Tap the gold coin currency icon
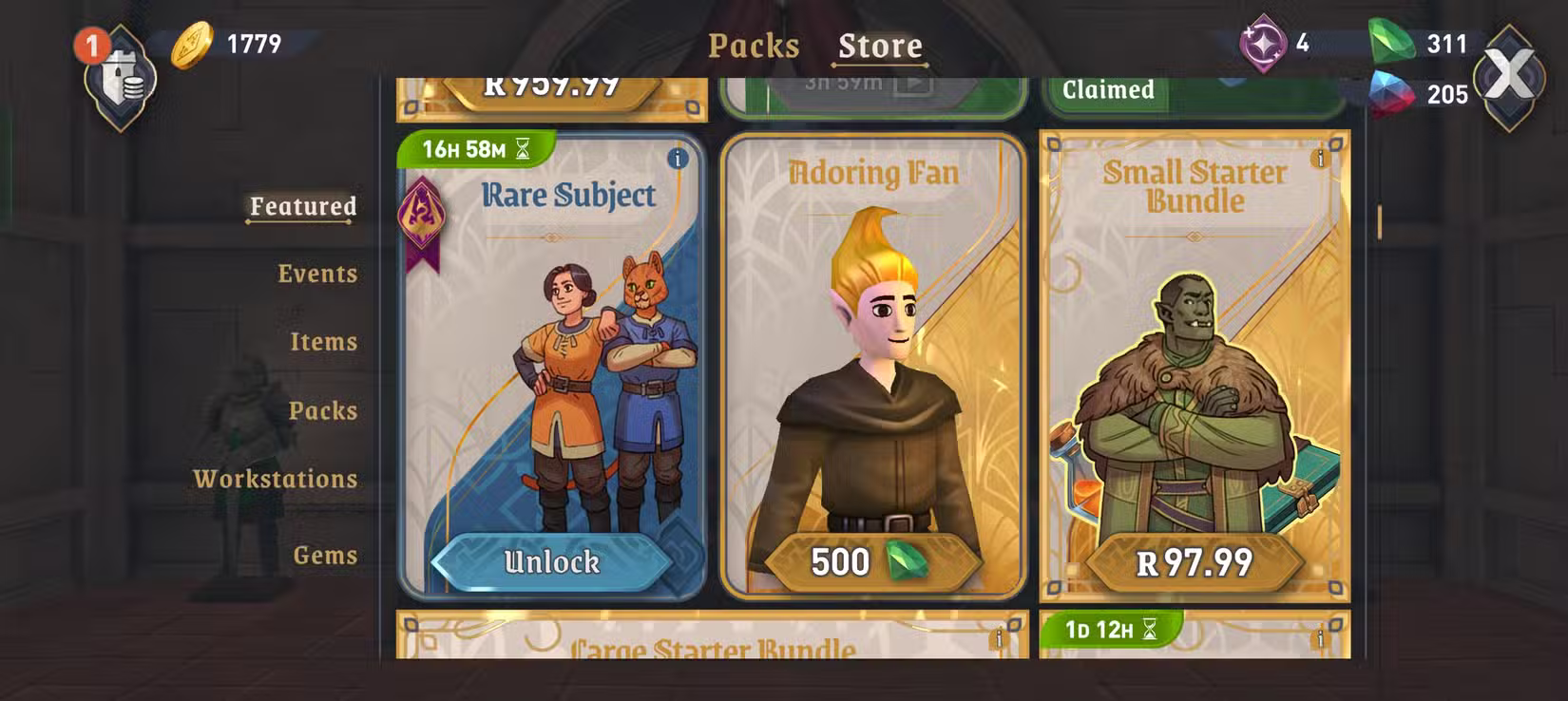The width and height of the screenshot is (1568, 701). [192, 45]
